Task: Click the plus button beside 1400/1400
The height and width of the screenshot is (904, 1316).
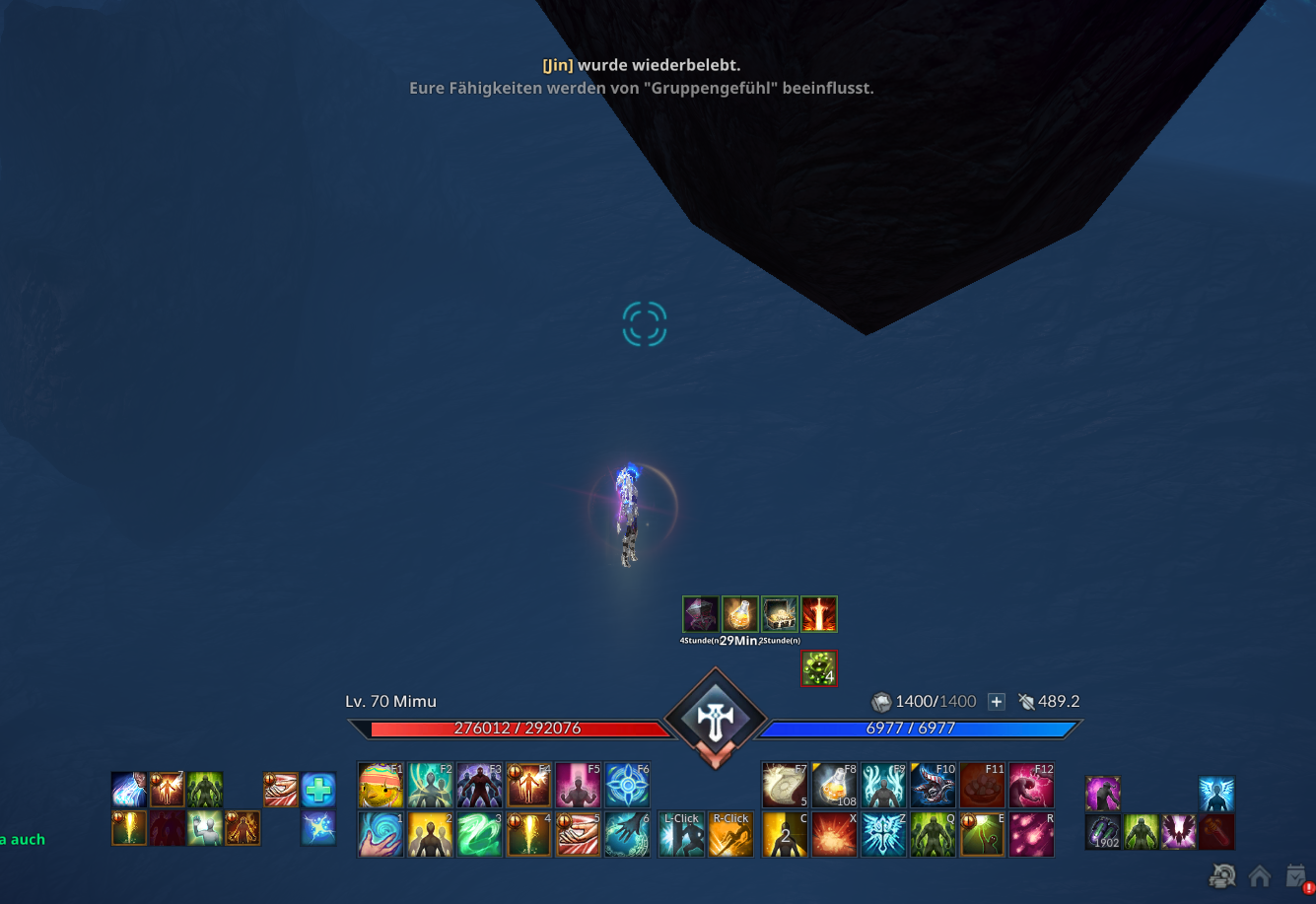Action: [997, 702]
